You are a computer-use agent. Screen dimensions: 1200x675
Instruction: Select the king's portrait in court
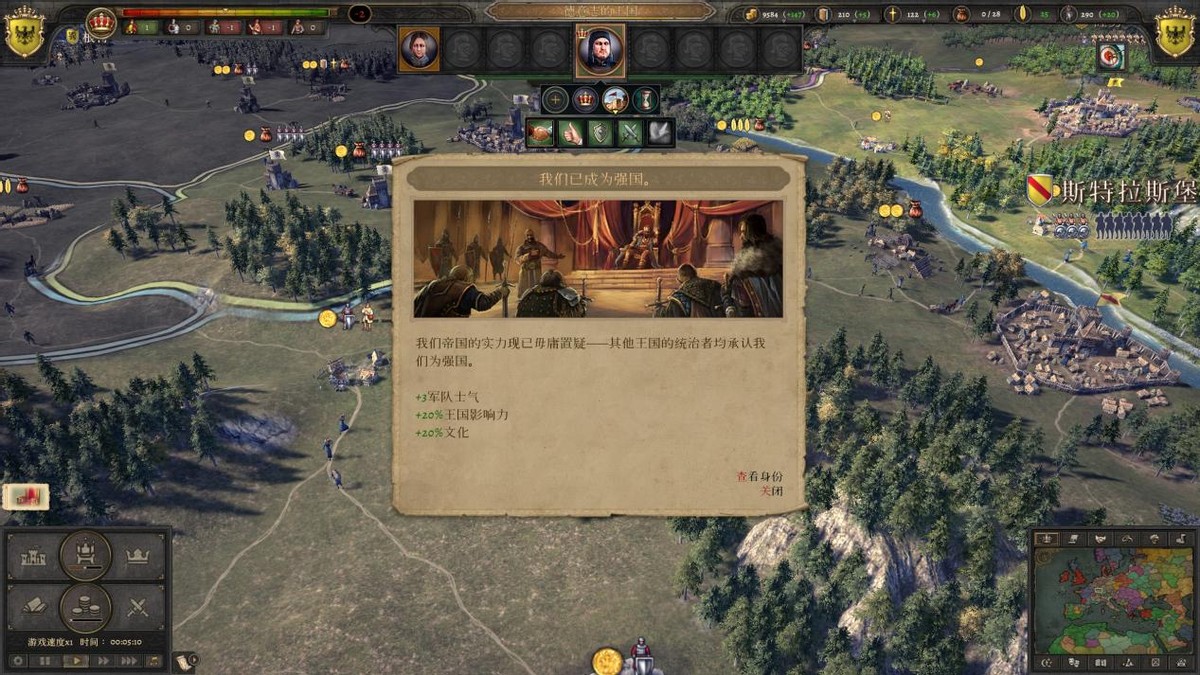600,50
